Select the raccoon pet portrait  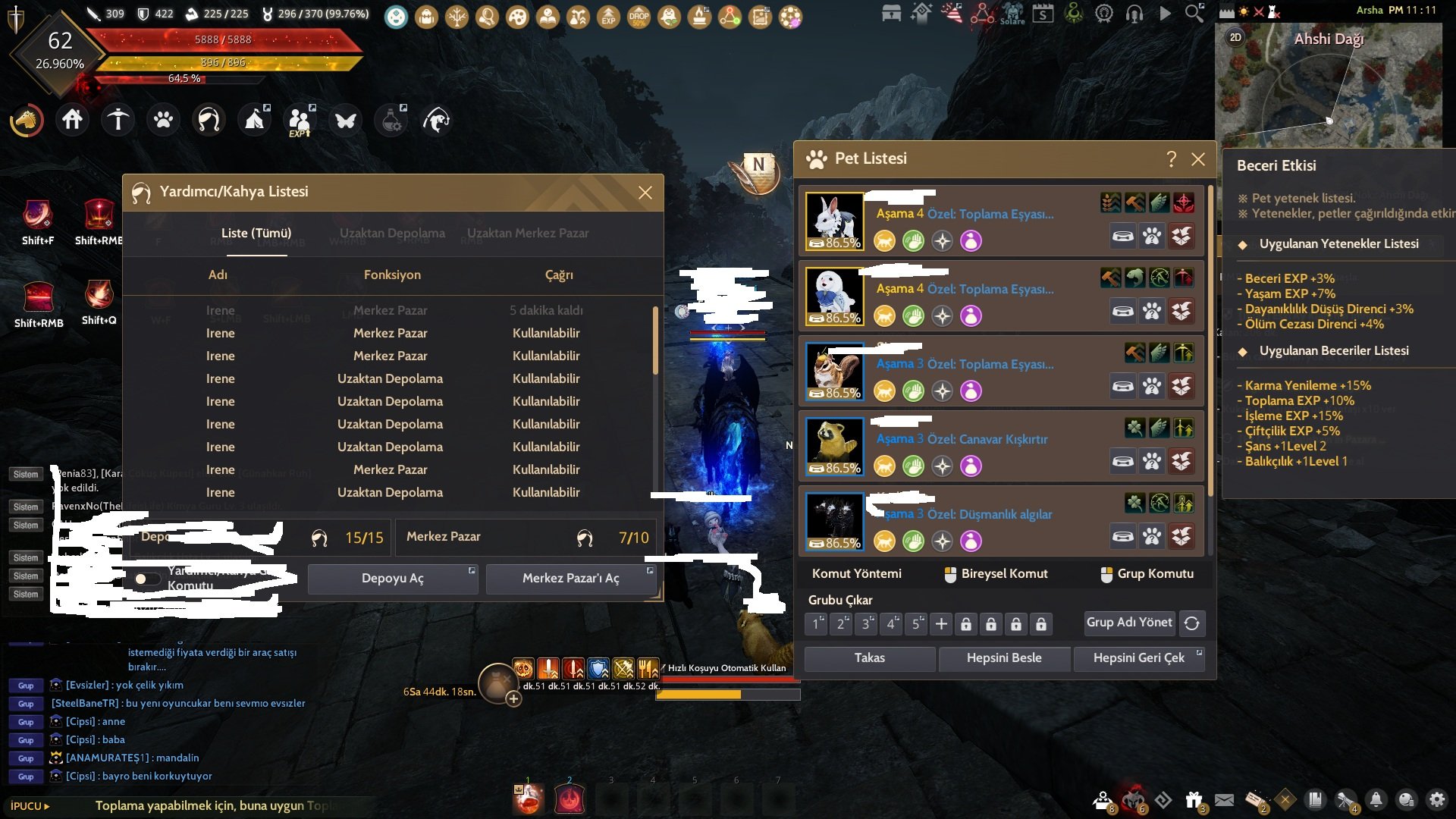834,446
